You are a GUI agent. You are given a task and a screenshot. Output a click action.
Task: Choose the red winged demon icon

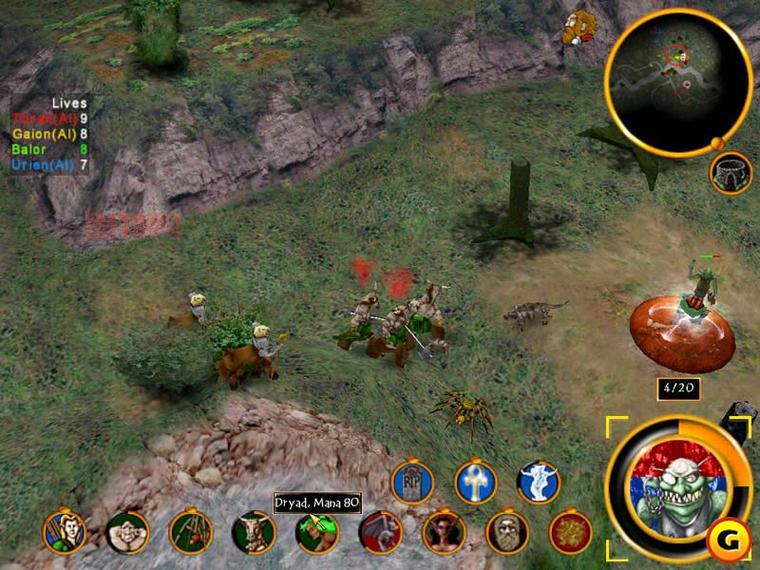(380, 531)
